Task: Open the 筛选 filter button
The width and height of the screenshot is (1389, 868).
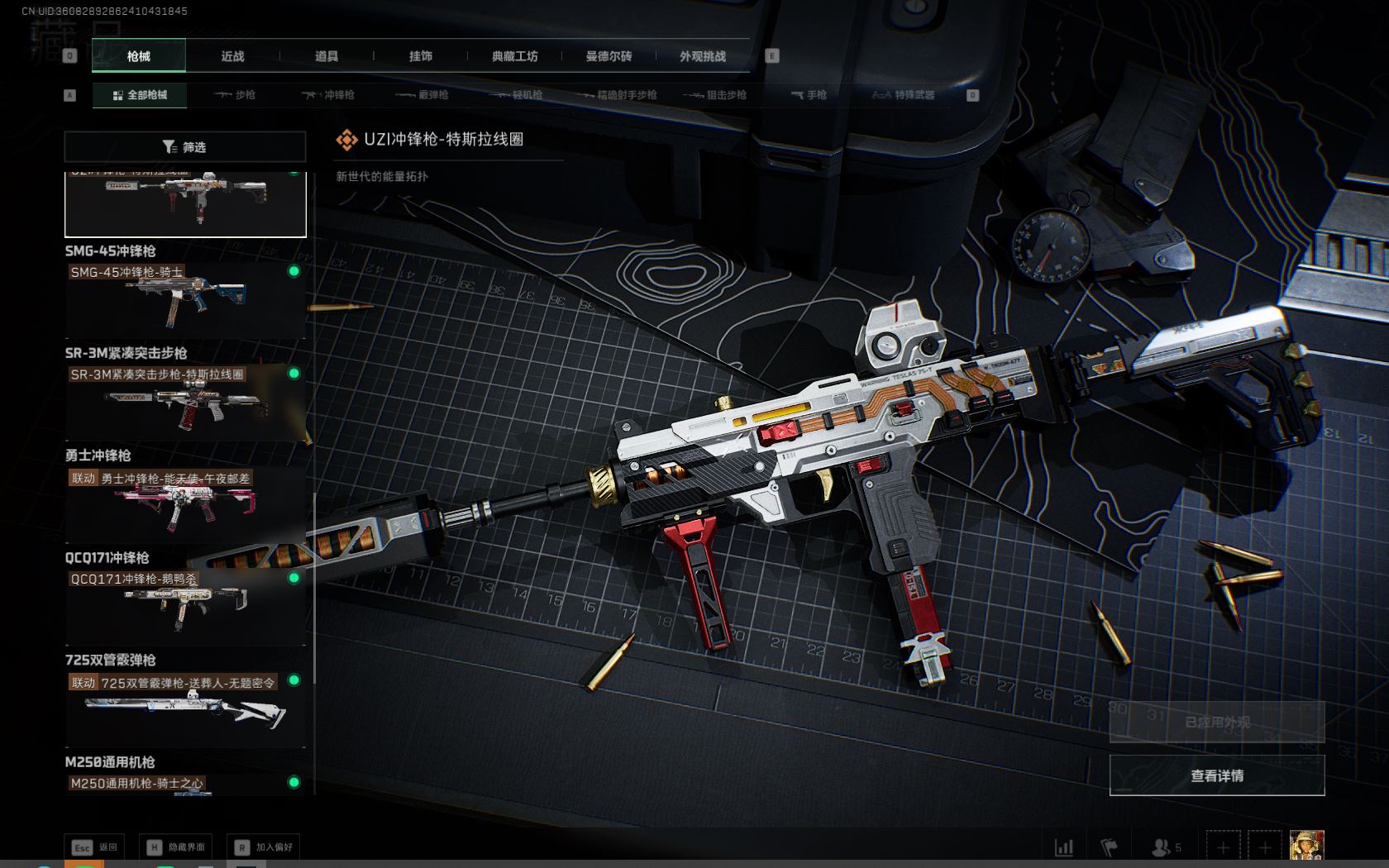Action: pos(185,147)
